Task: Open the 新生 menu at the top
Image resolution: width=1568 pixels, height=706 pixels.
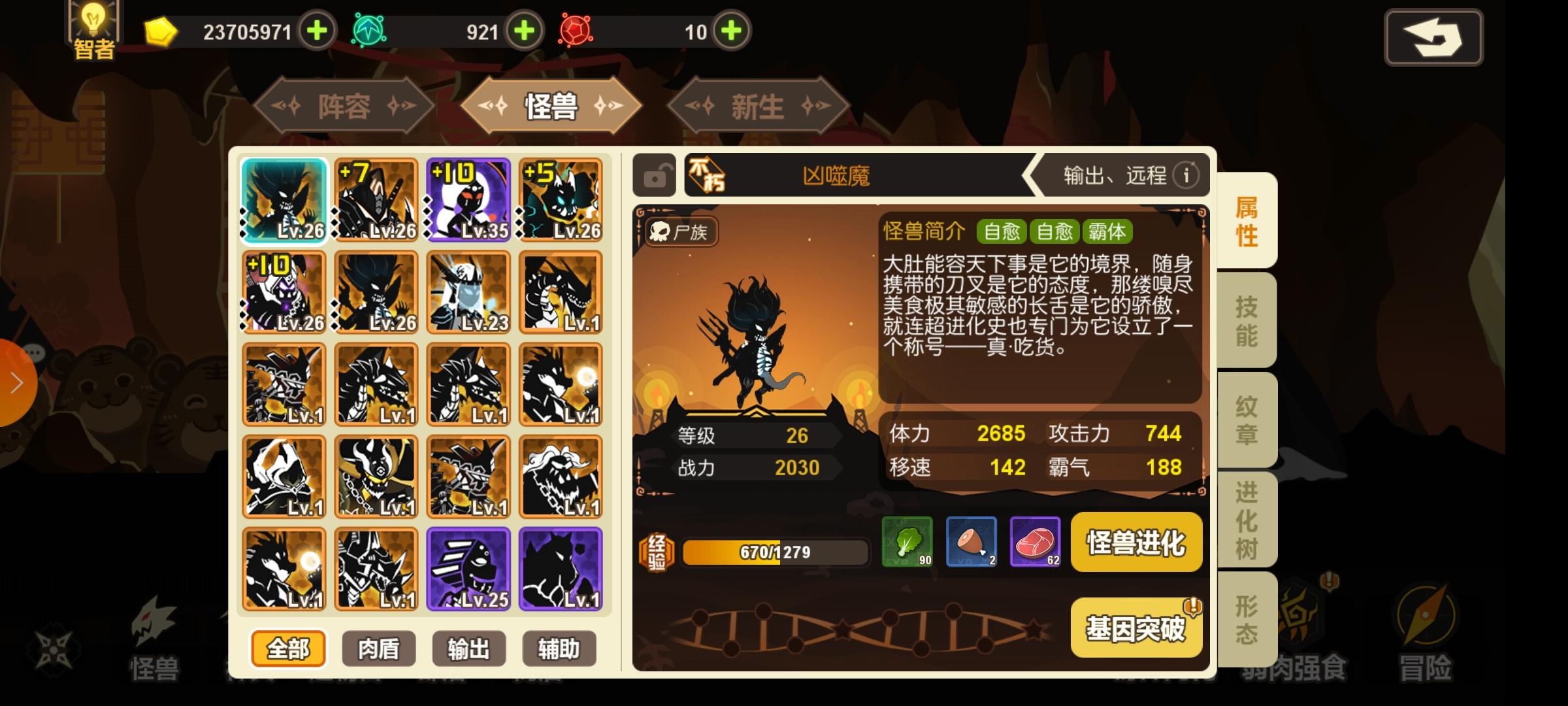Action: pyautogui.click(x=757, y=108)
